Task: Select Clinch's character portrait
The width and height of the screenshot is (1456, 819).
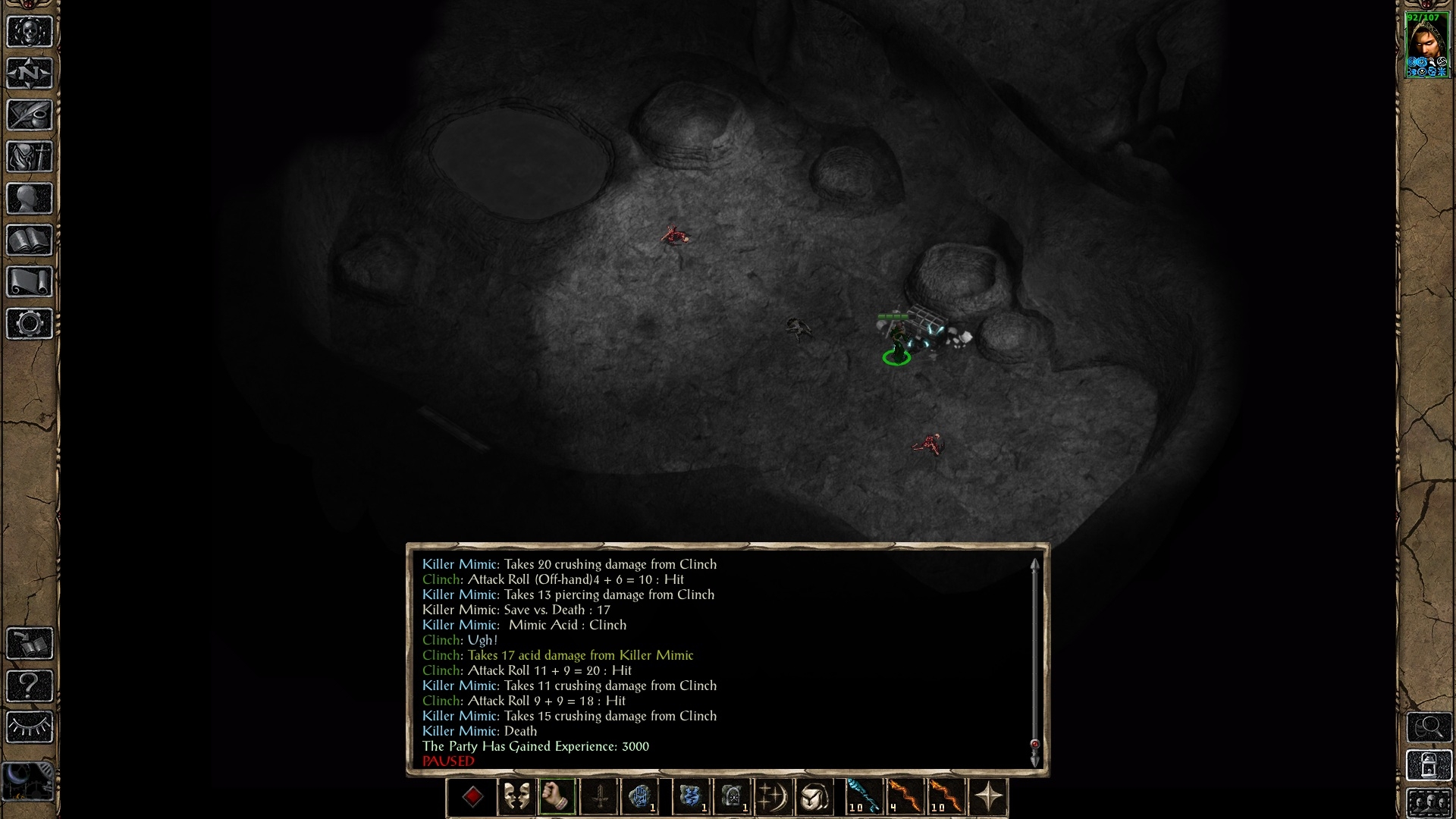Action: click(1427, 44)
